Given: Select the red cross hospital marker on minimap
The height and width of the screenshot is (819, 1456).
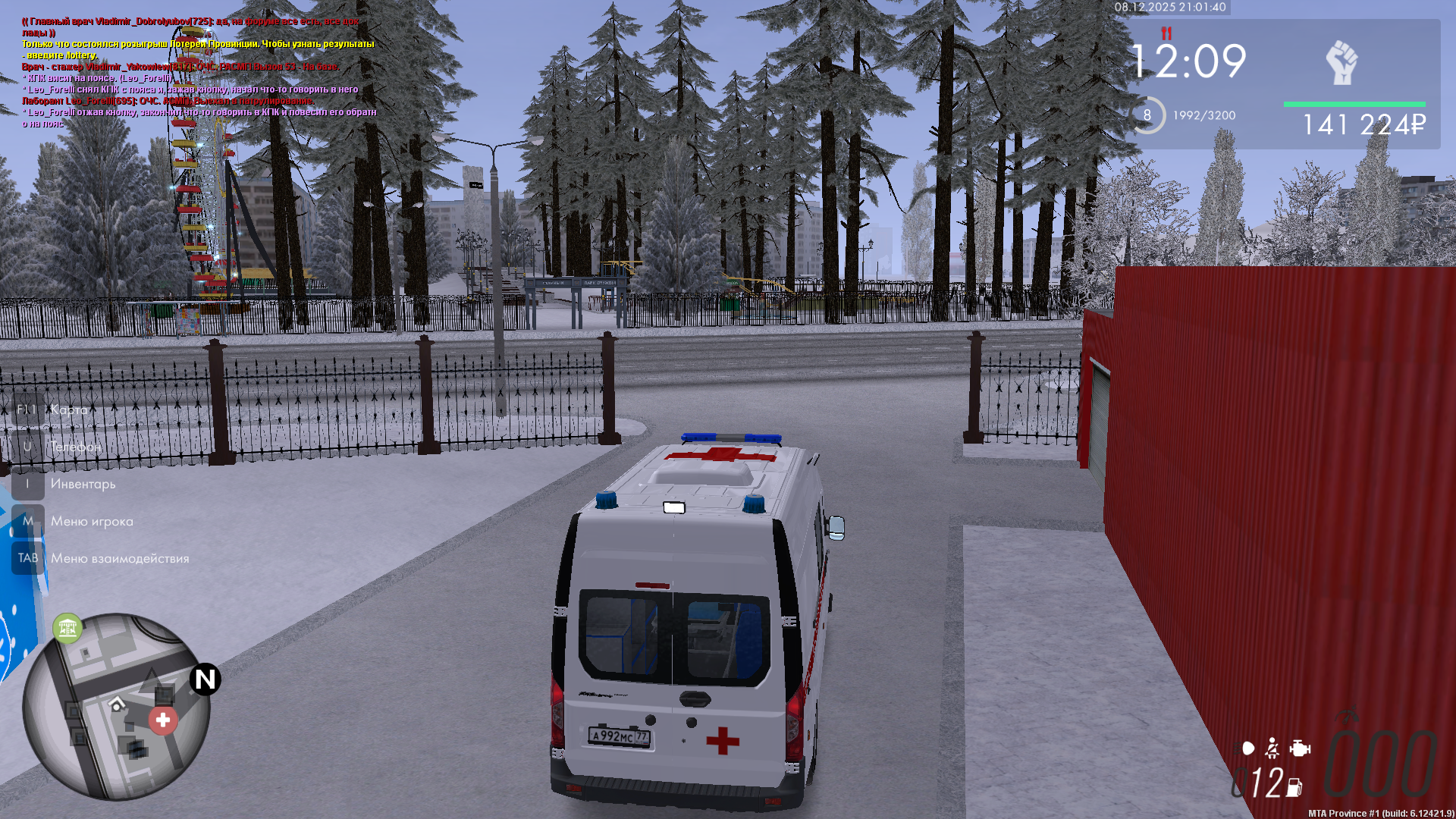Looking at the screenshot, I should point(163,720).
